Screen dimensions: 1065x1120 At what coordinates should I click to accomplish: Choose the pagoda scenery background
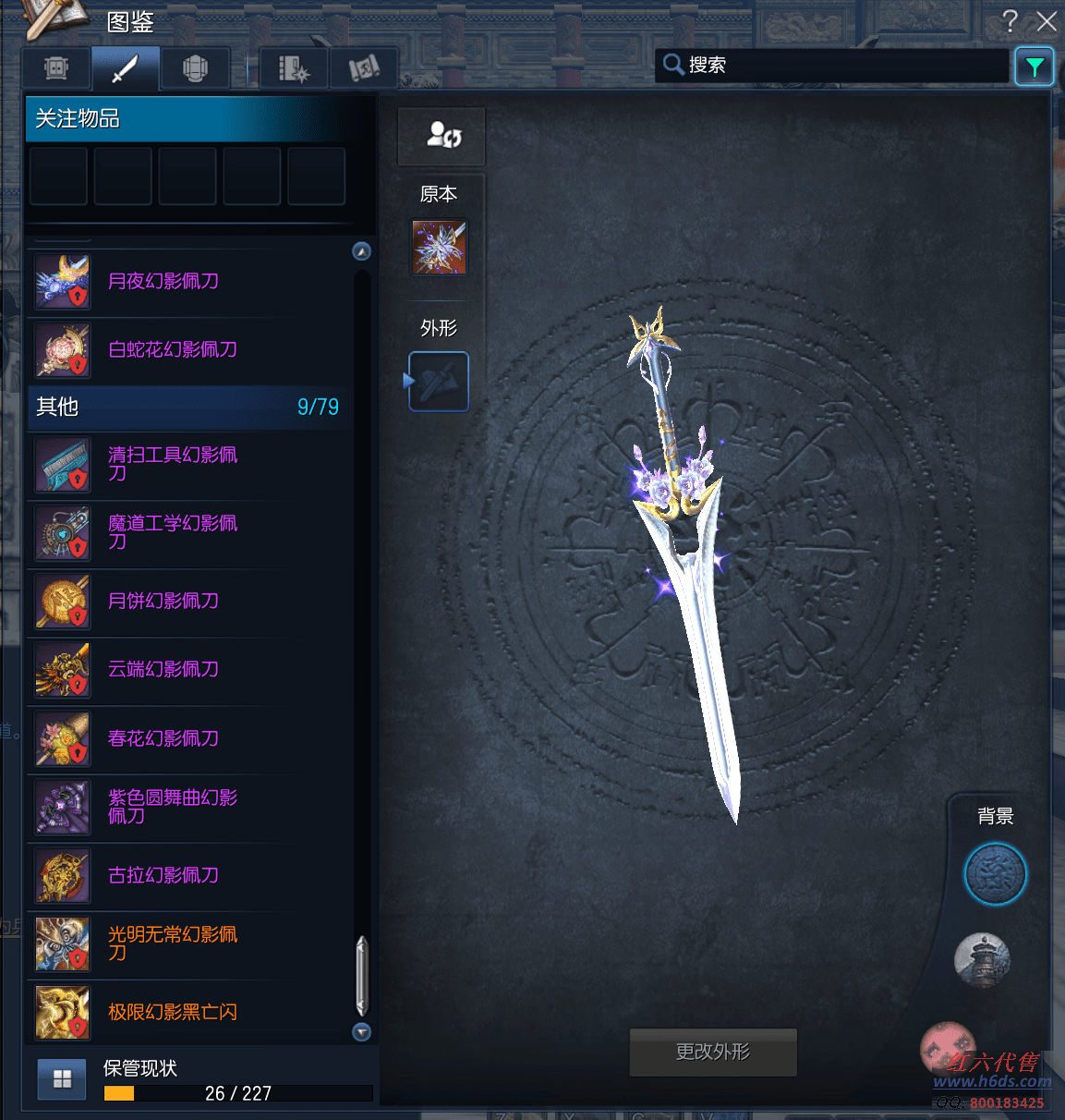click(x=982, y=960)
